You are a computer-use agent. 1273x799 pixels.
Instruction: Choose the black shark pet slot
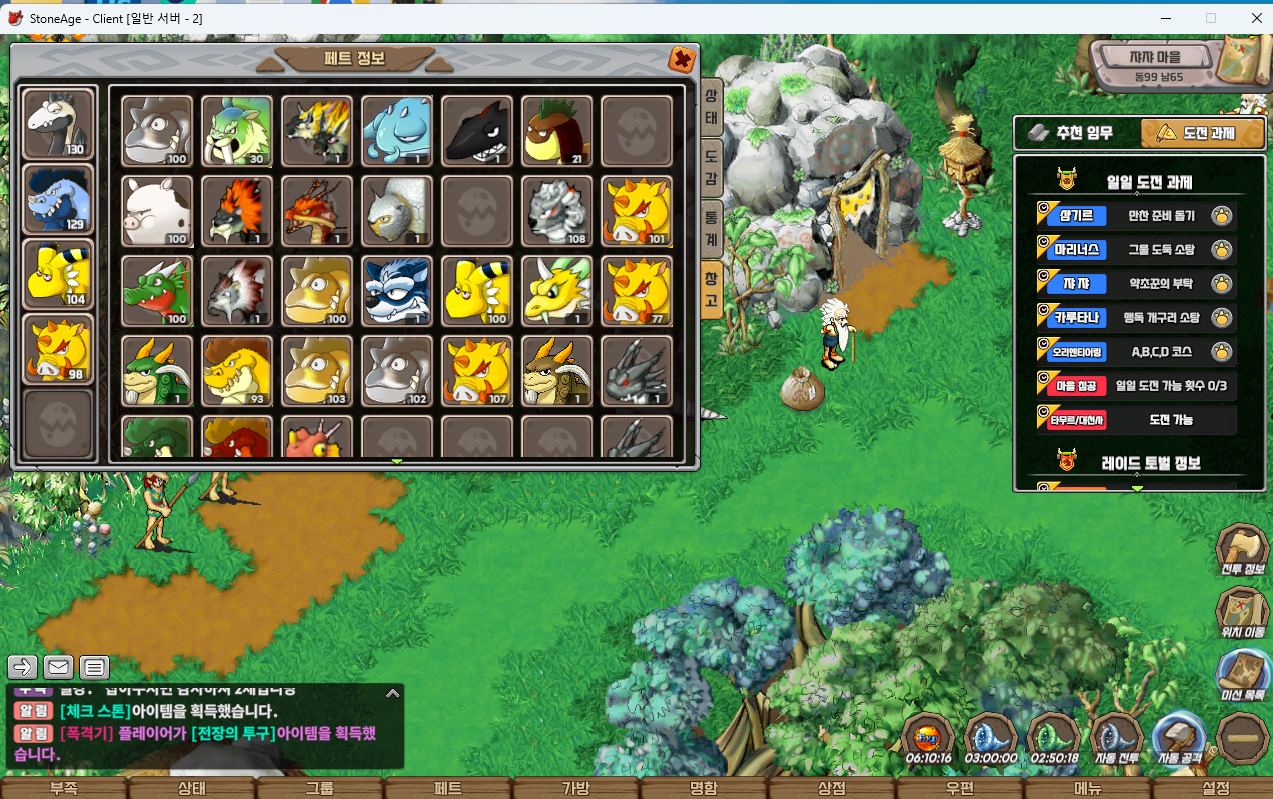click(x=477, y=131)
